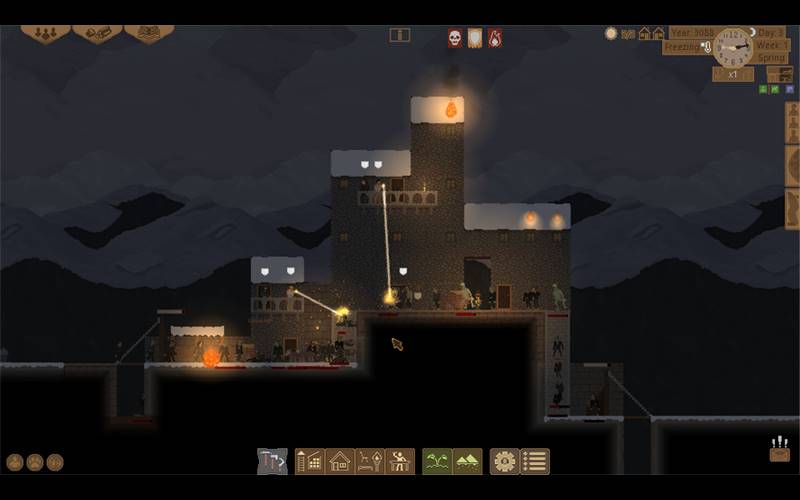
Task: Click the sun coin resource icon
Action: pyautogui.click(x=611, y=33)
